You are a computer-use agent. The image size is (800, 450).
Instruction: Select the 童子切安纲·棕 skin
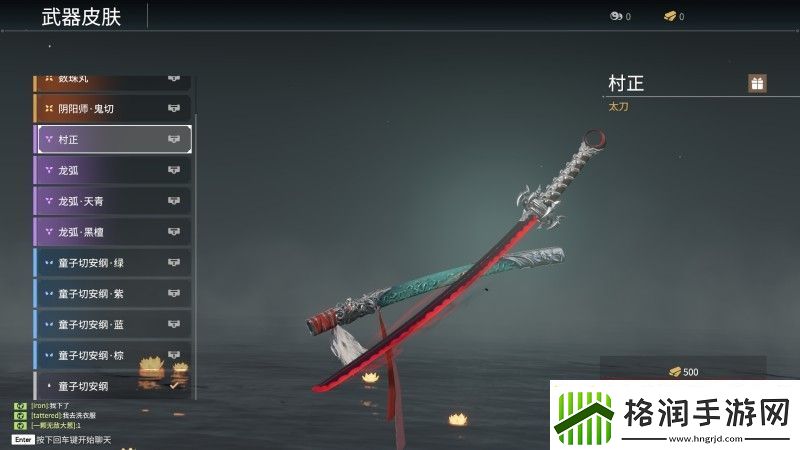113,355
